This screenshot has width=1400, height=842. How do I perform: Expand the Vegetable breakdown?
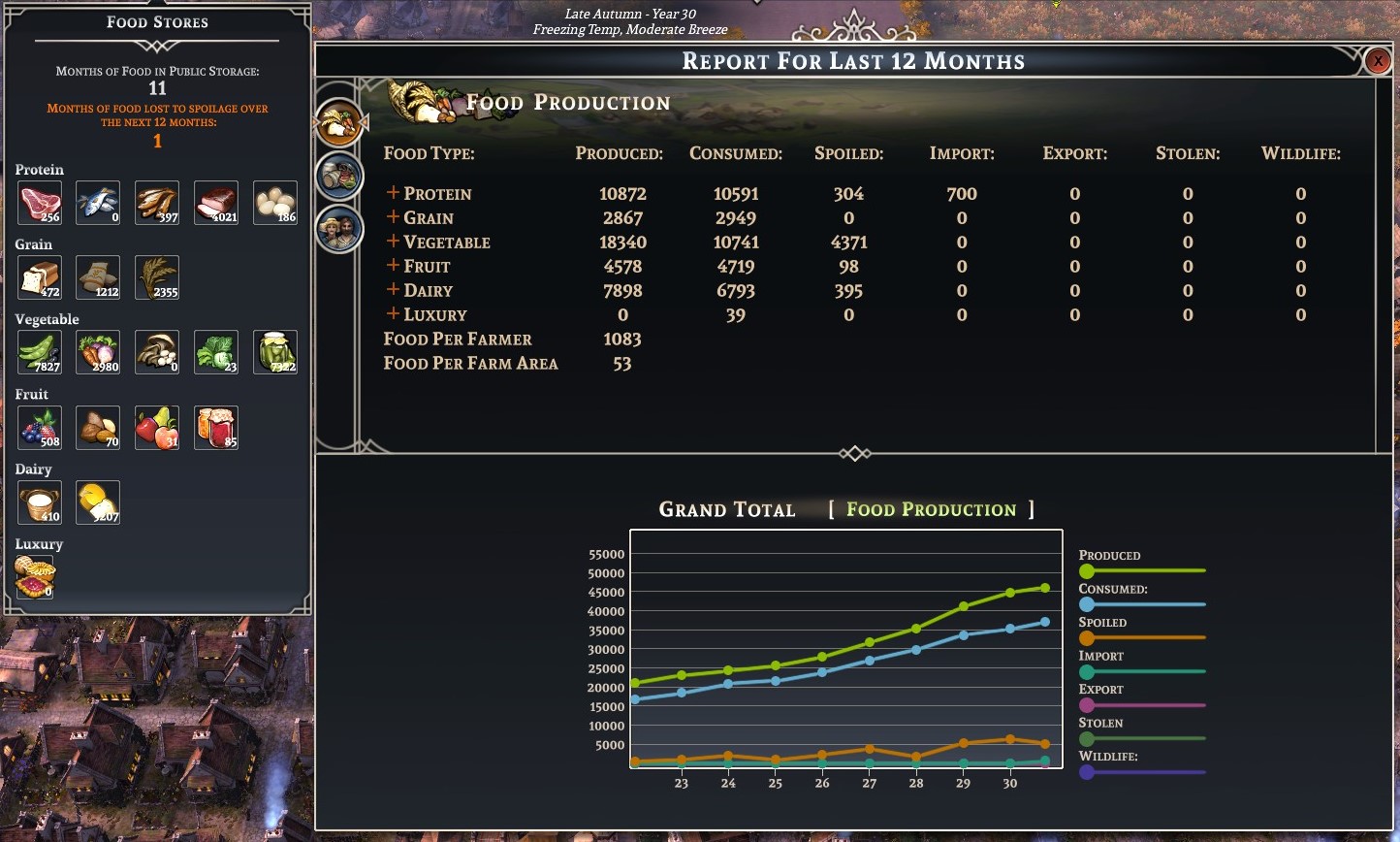393,242
